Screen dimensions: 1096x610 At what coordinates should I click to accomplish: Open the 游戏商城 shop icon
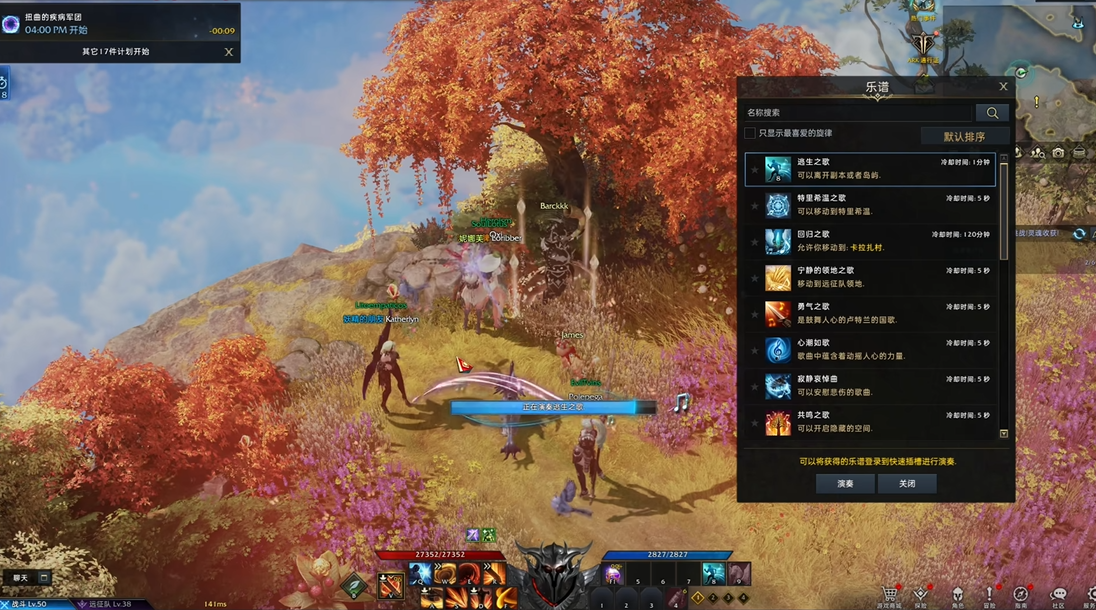(888, 593)
